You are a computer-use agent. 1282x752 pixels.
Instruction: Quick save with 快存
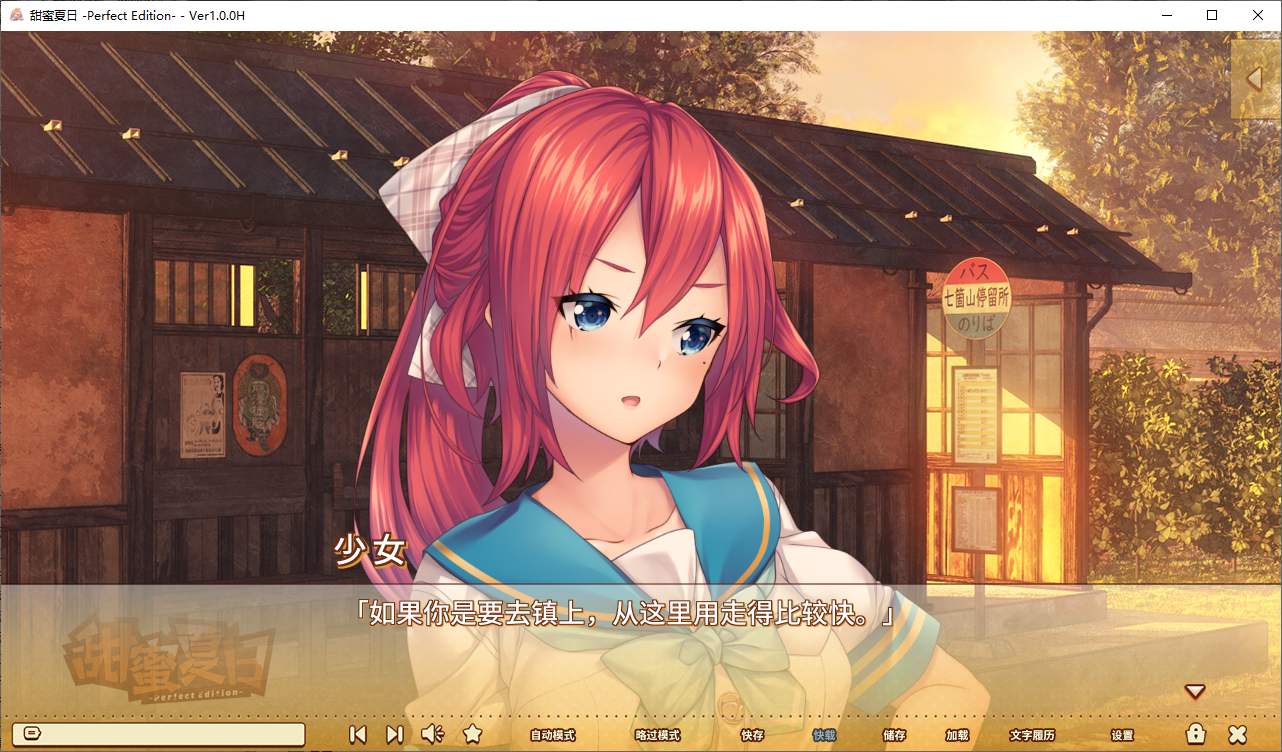(x=752, y=735)
